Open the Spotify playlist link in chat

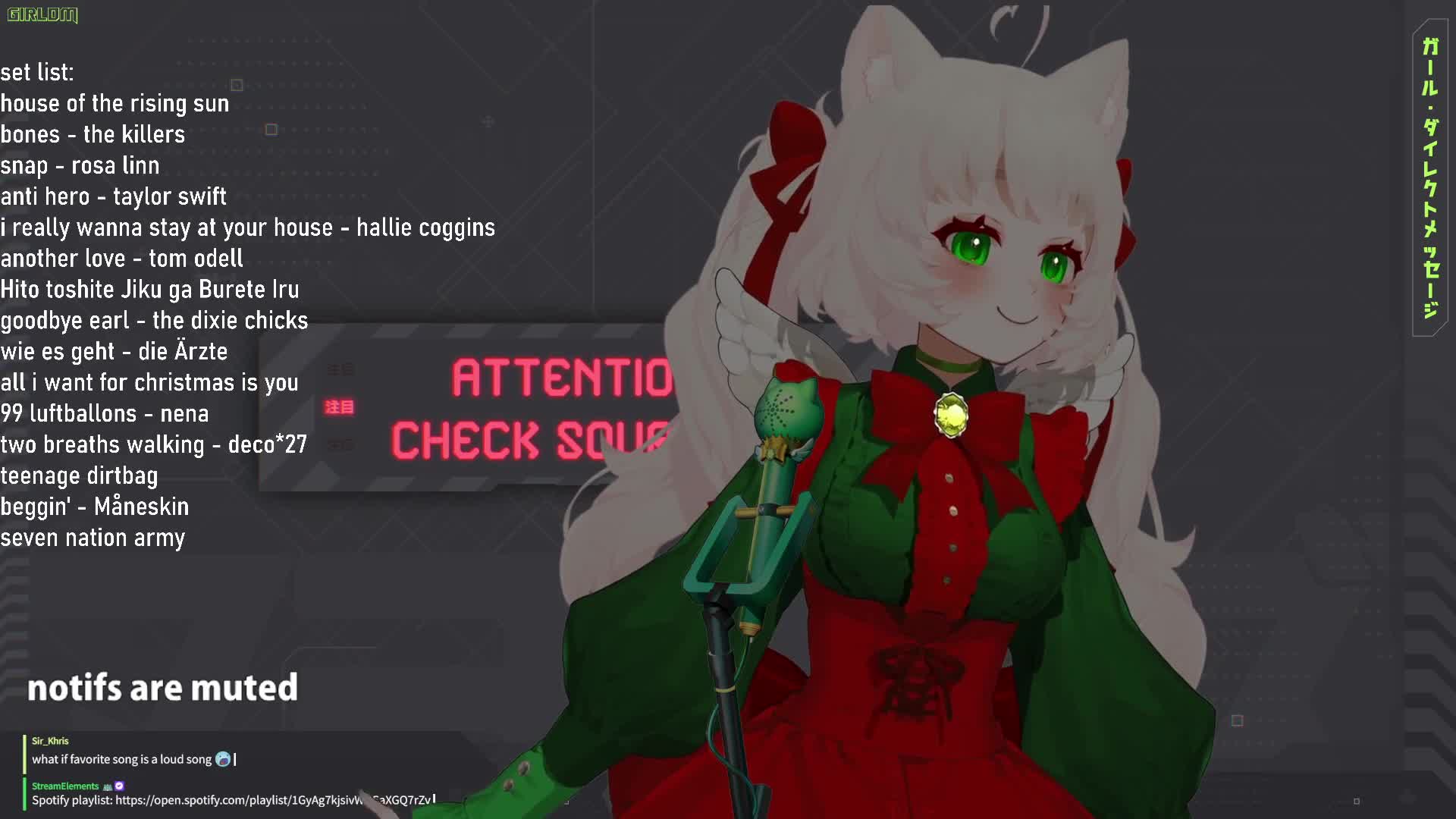pyautogui.click(x=273, y=800)
